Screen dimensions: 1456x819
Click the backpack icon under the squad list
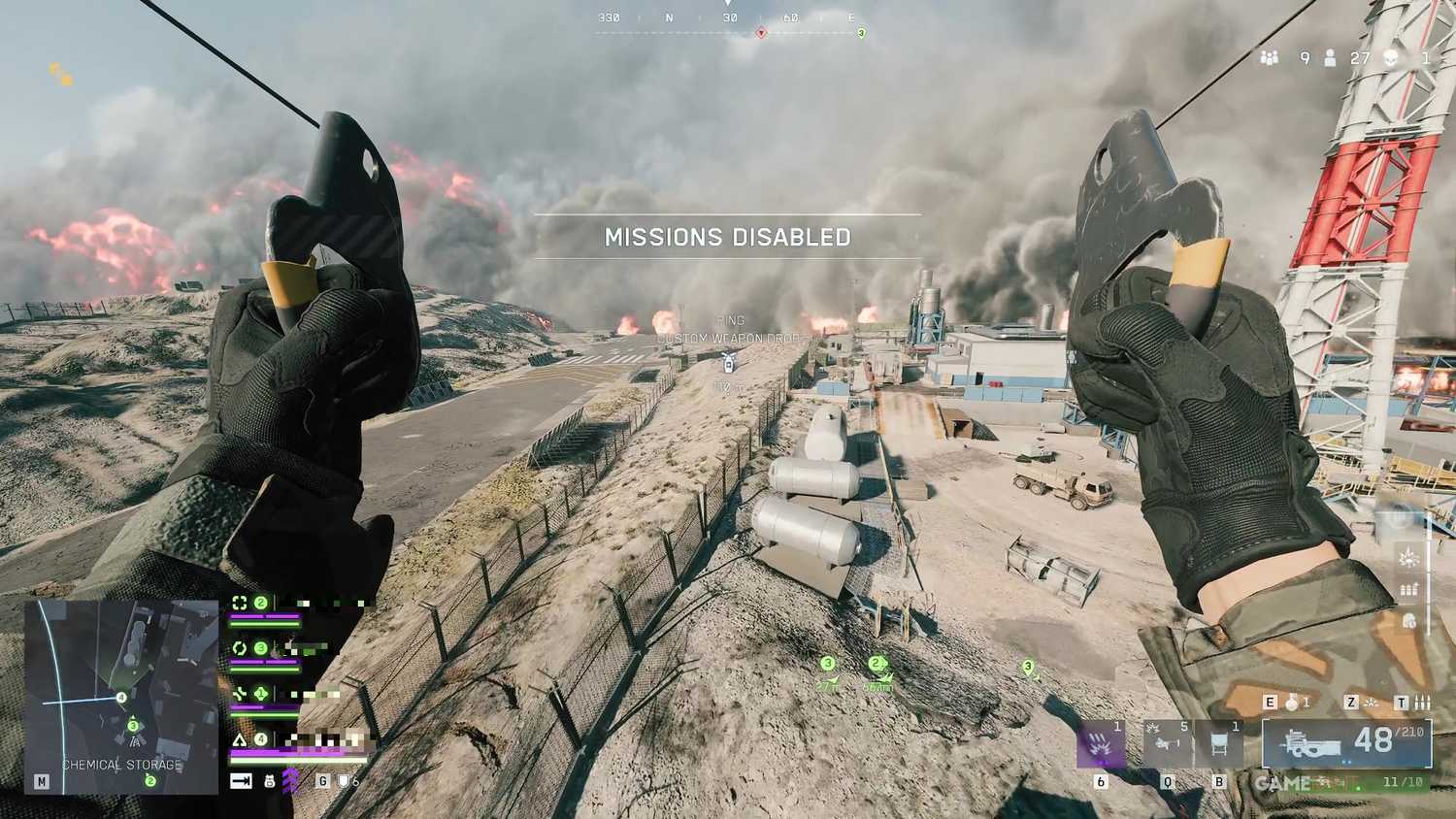[x=270, y=780]
